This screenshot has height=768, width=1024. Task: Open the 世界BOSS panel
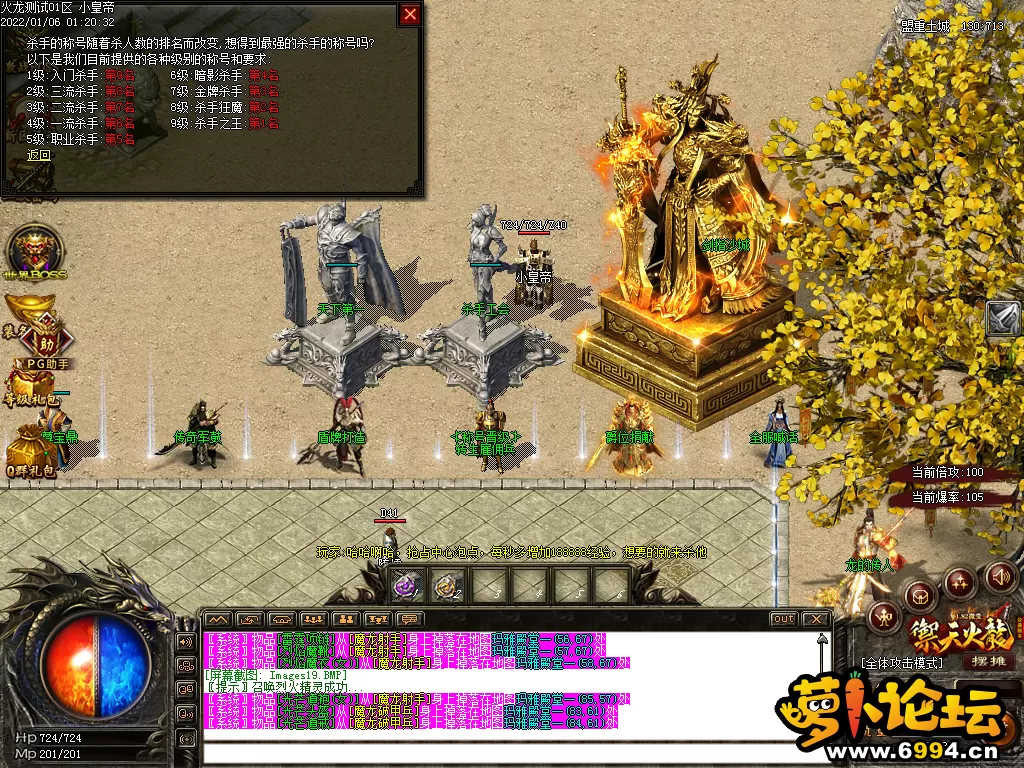tap(34, 250)
